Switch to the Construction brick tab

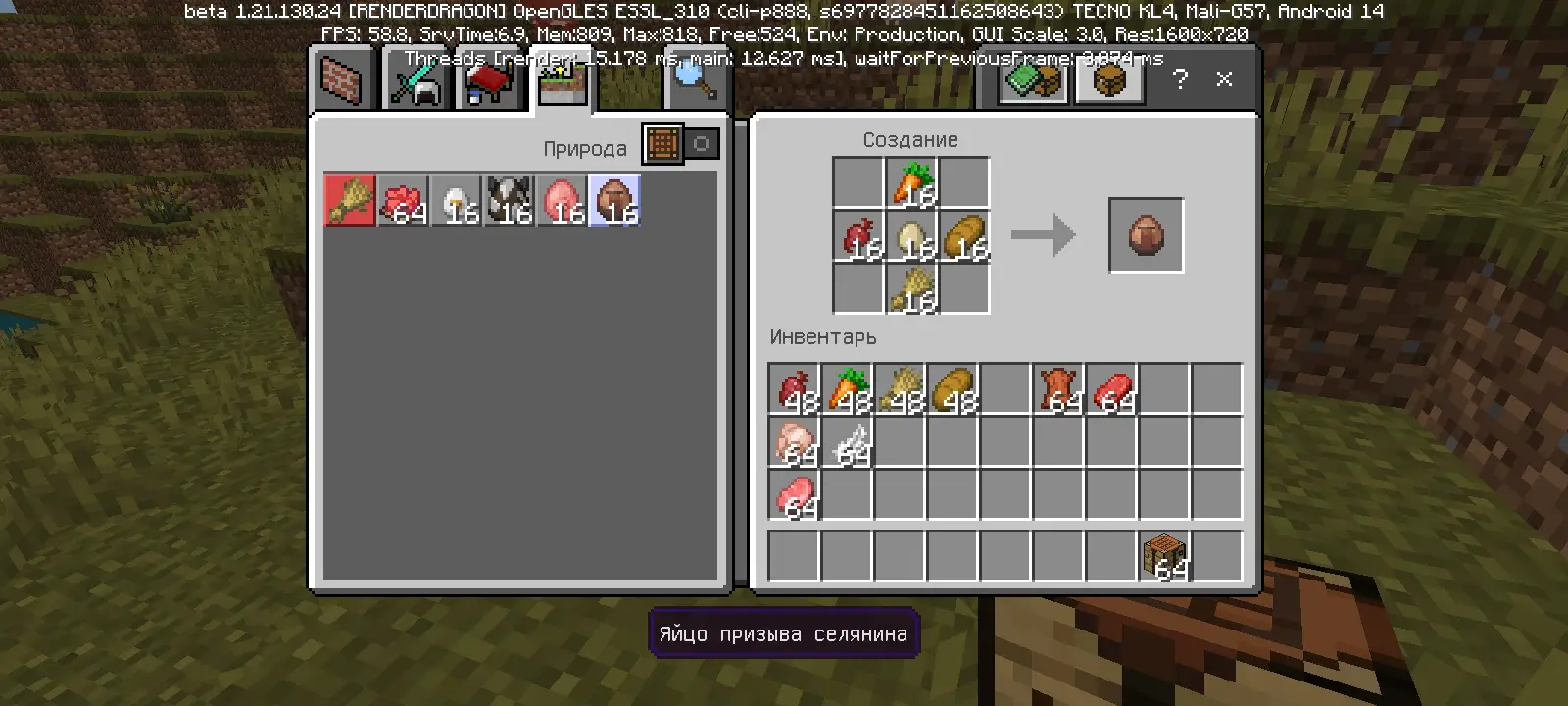pos(342,80)
